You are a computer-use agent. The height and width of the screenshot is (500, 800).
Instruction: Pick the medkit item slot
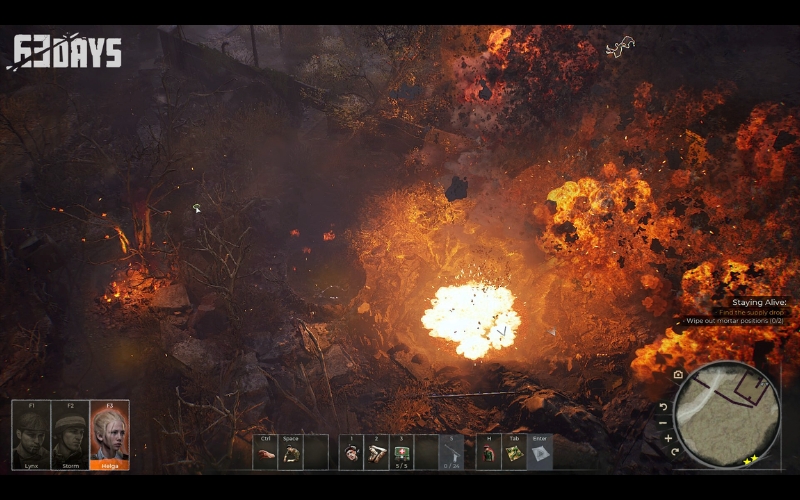(402, 453)
